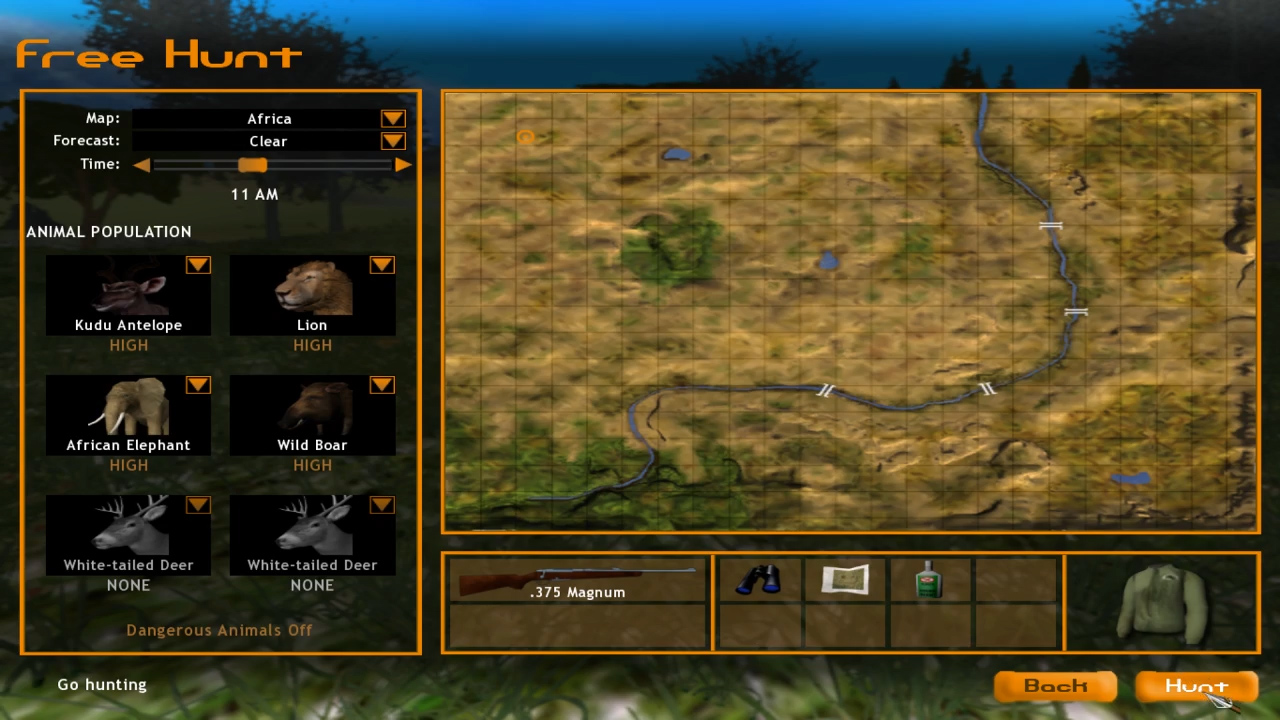Image resolution: width=1280 pixels, height=720 pixels.
Task: Toggle Dangerous Animals setting
Action: (x=219, y=630)
